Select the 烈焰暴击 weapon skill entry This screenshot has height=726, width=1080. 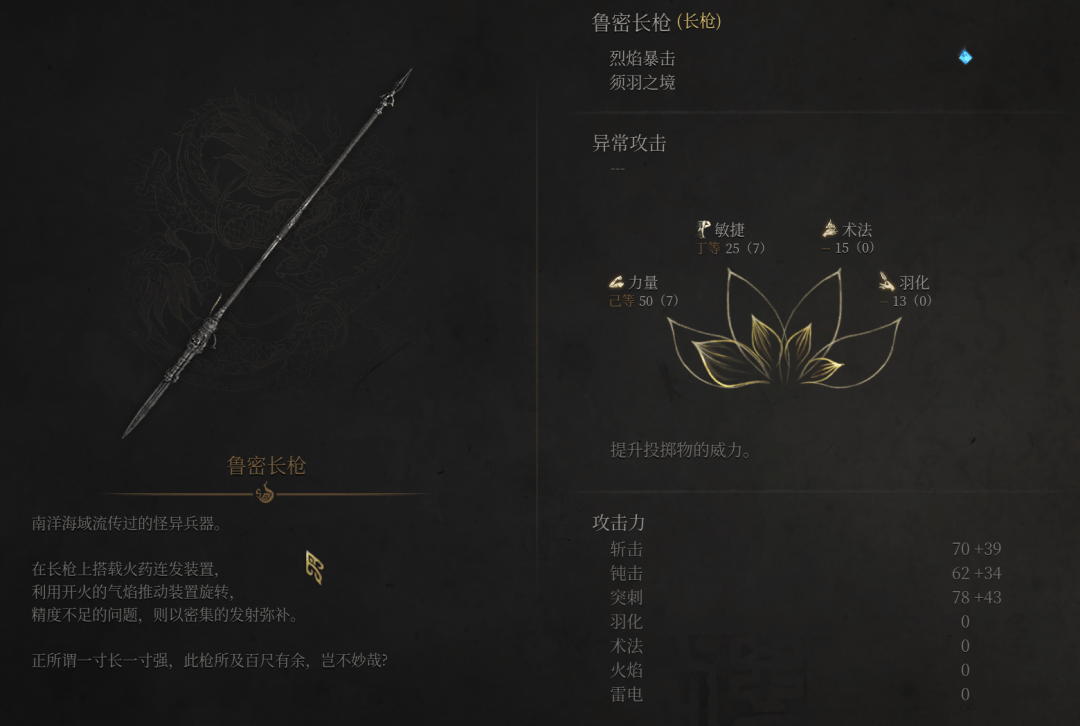click(x=642, y=58)
